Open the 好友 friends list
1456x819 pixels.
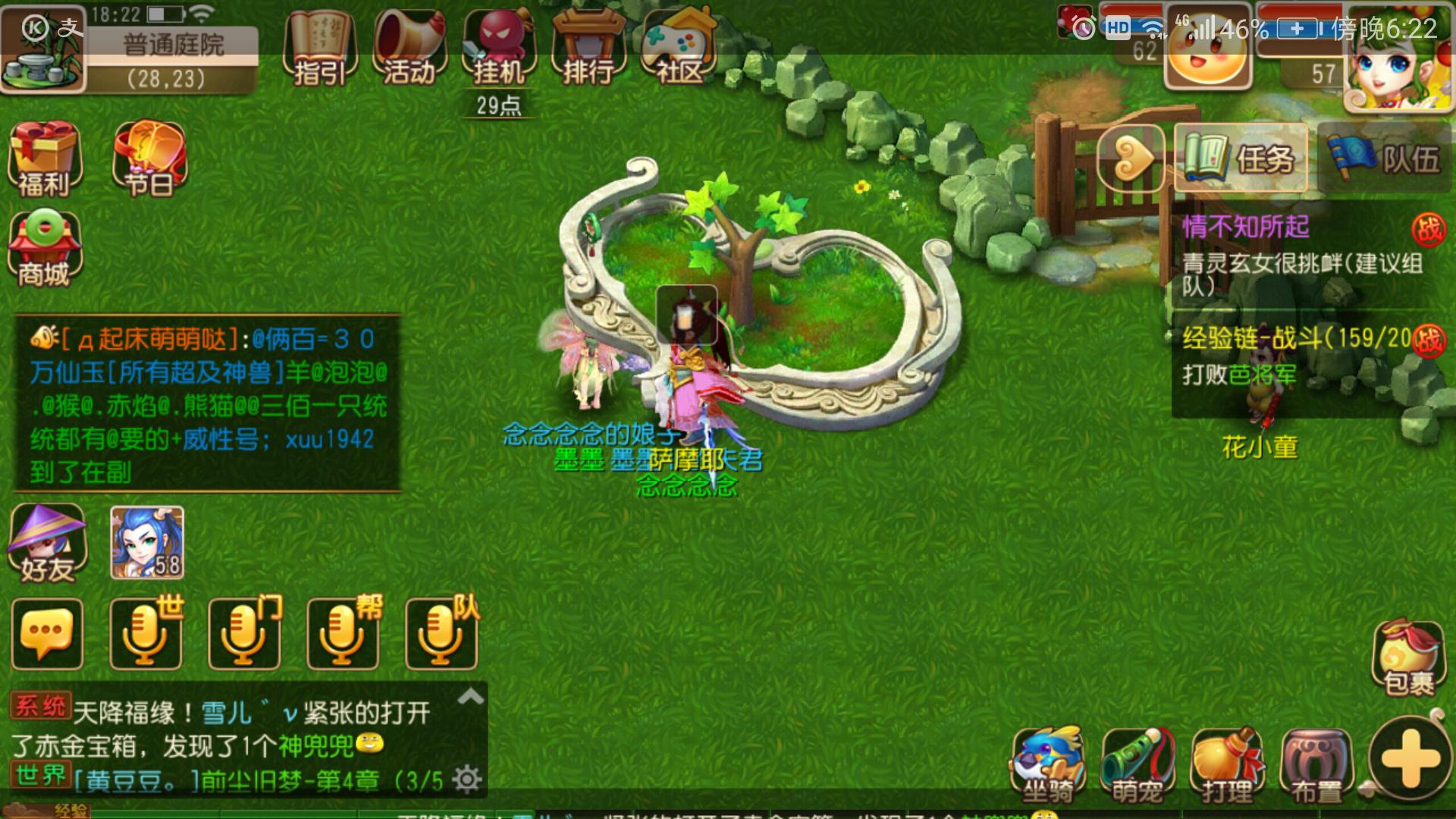pyautogui.click(x=47, y=544)
